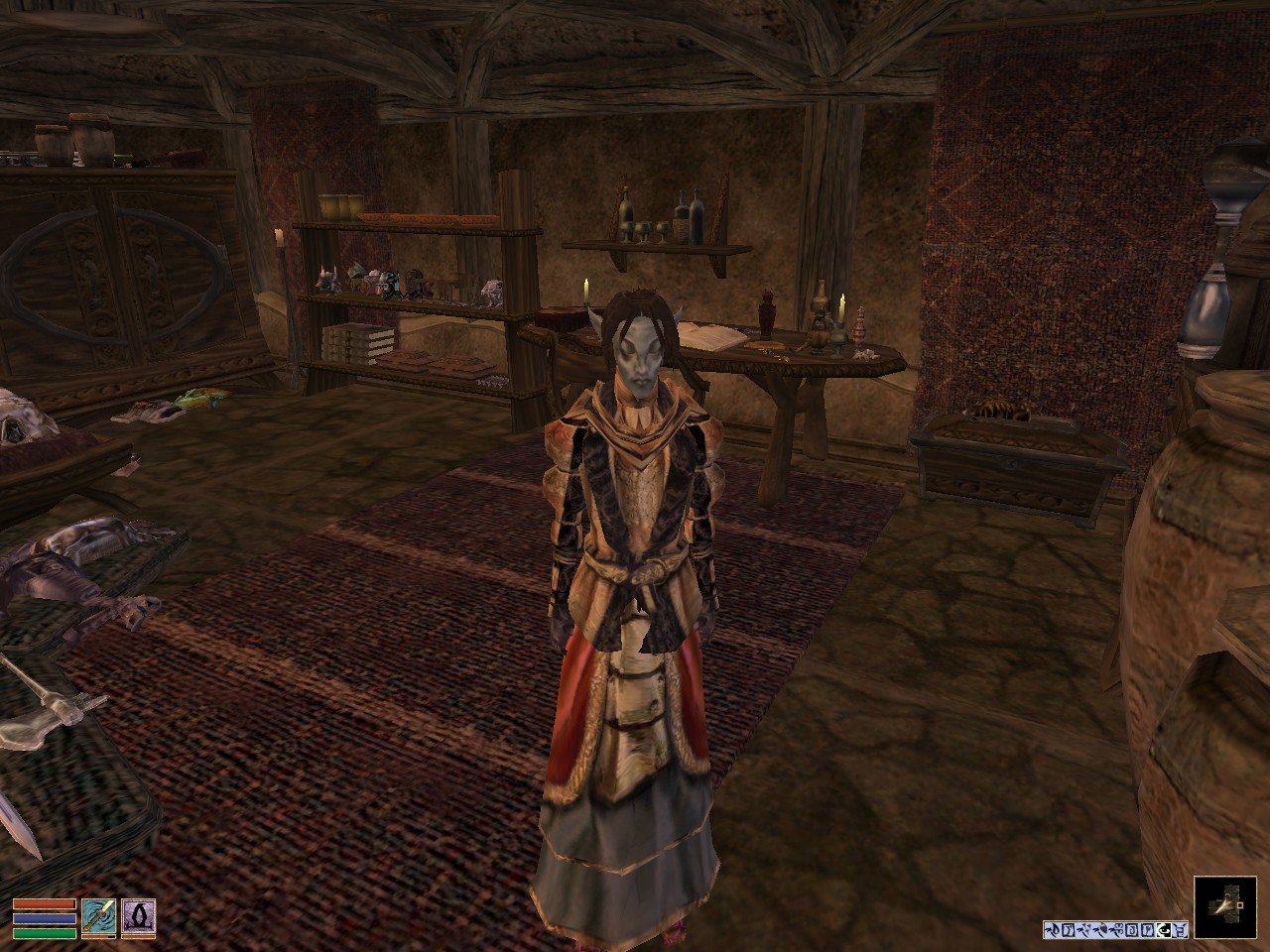Viewport: 1270px width, 952px height.
Task: Click the weapon charge bar under the sword icon
Action: 97,936
